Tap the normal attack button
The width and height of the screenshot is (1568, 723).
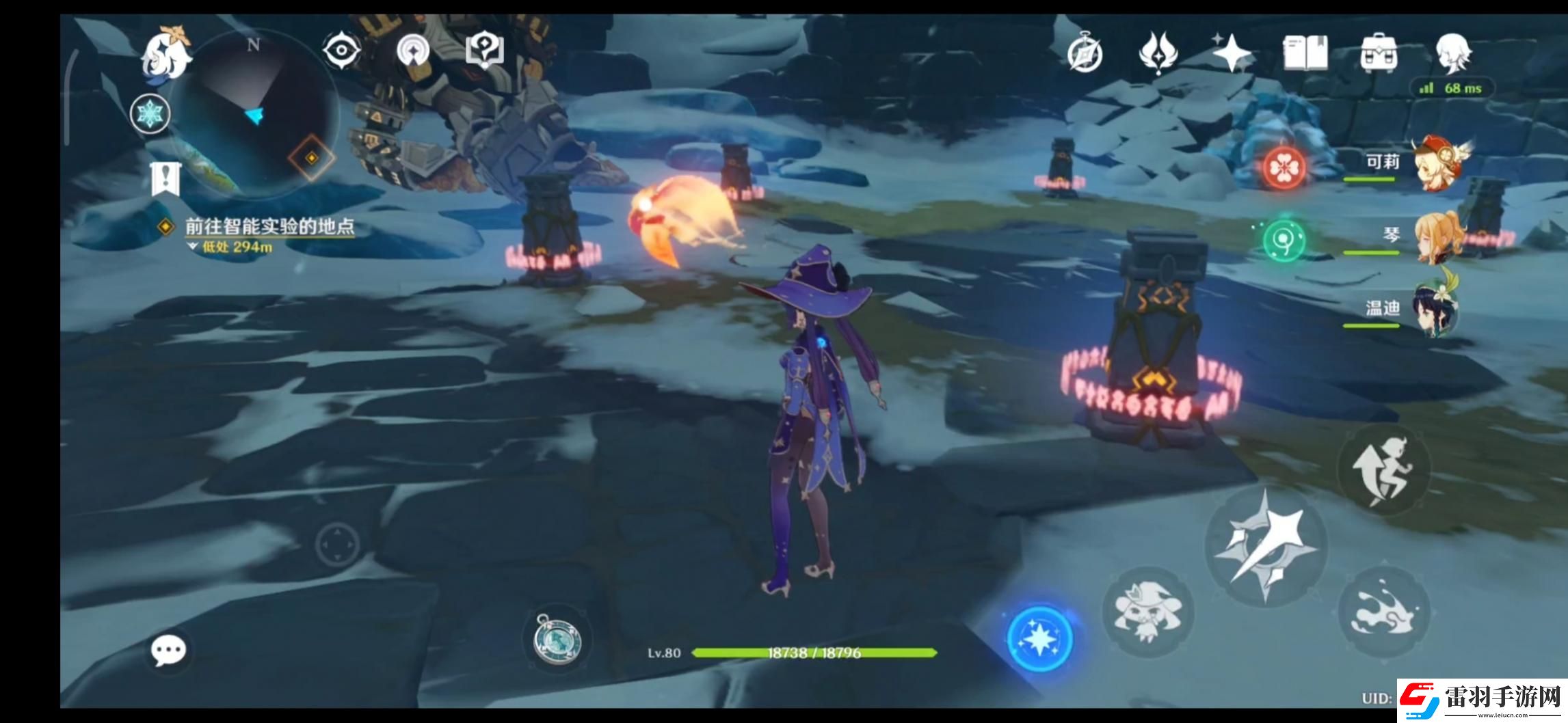click(1266, 546)
